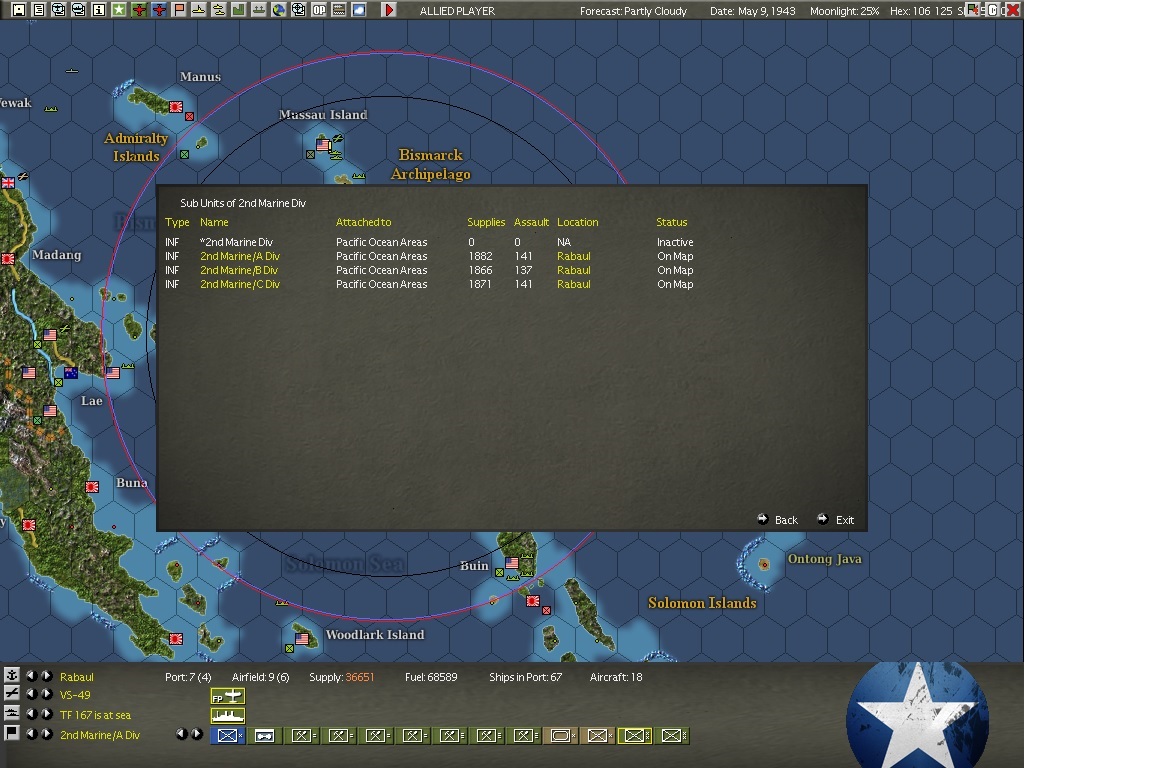Open Rabaul location for 2nd Marine/A Div
The height and width of the screenshot is (768, 1156).
573,257
